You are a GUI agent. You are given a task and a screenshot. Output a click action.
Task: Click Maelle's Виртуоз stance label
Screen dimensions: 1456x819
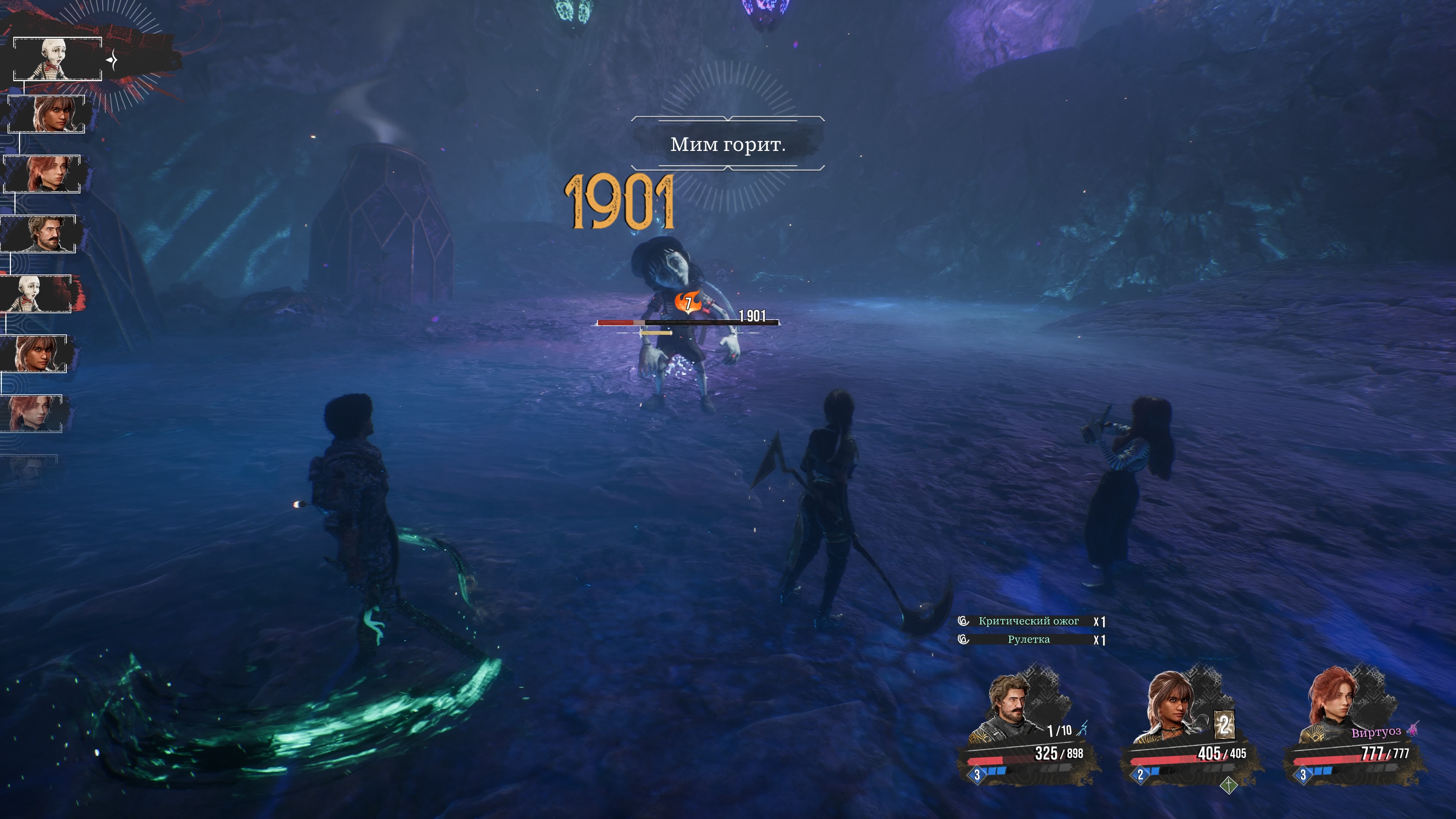[1376, 733]
